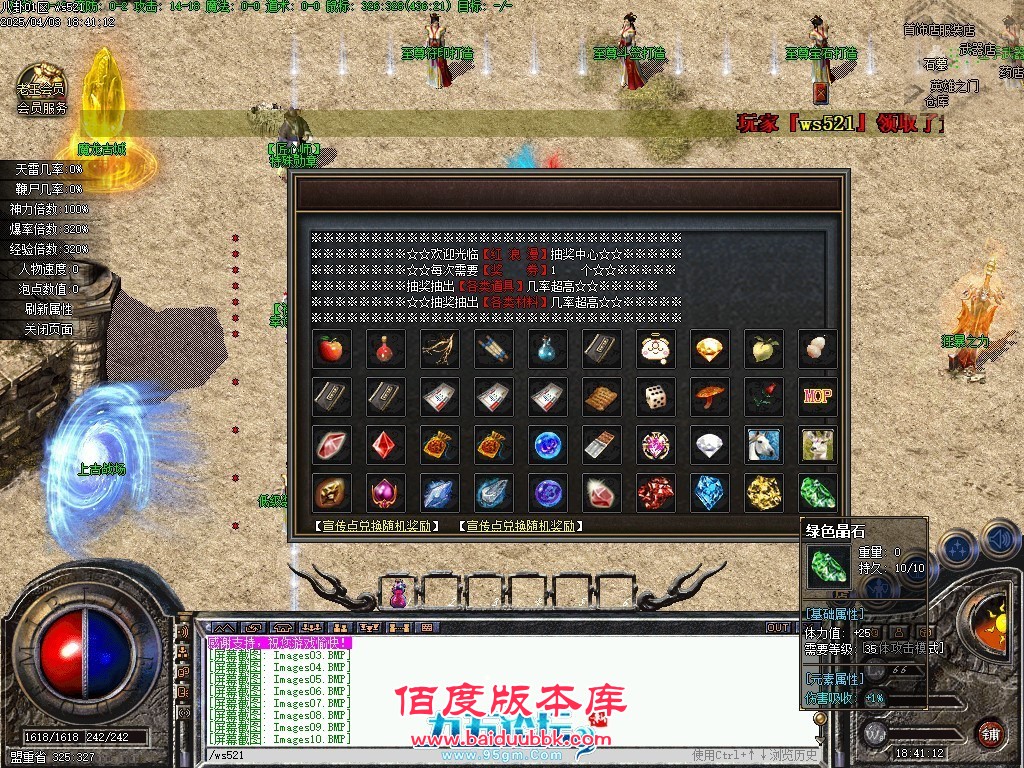
Task: Choose the MOP prize slot
Action: pos(818,397)
